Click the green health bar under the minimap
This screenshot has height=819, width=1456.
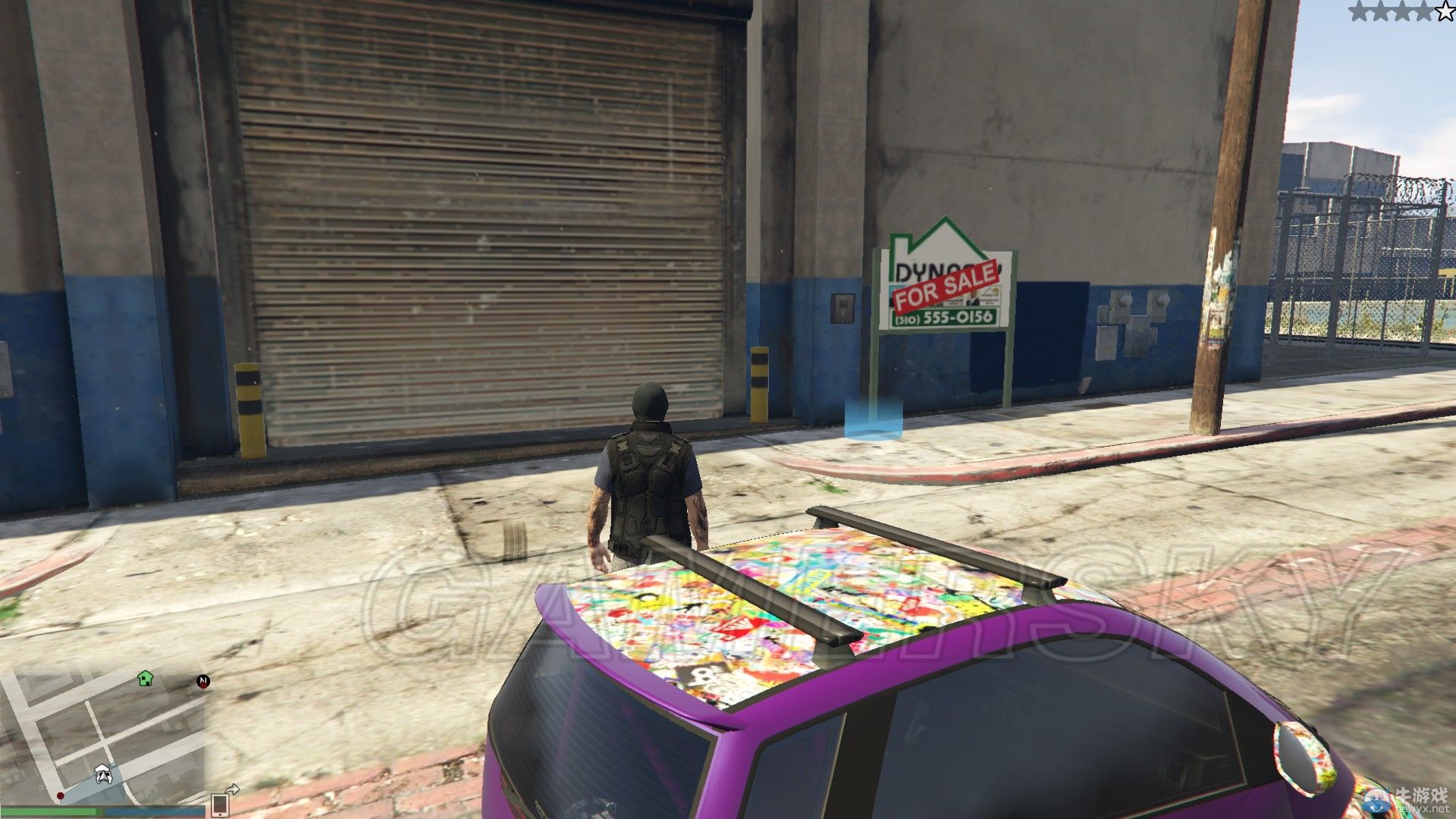[x=49, y=811]
